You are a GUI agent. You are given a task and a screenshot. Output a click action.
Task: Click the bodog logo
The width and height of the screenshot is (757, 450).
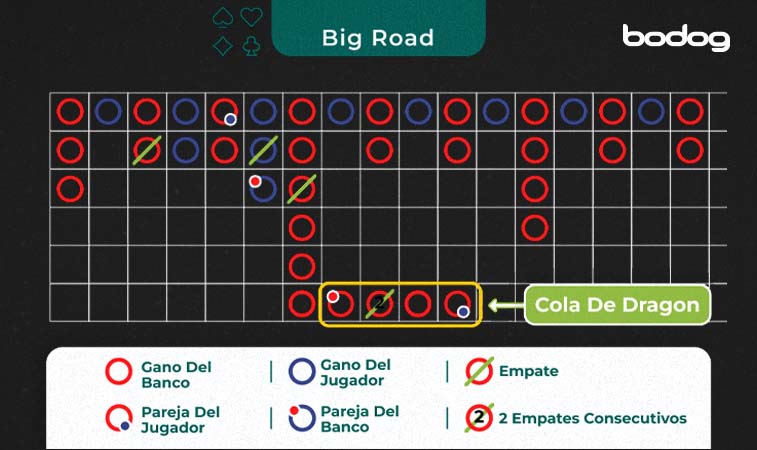676,38
